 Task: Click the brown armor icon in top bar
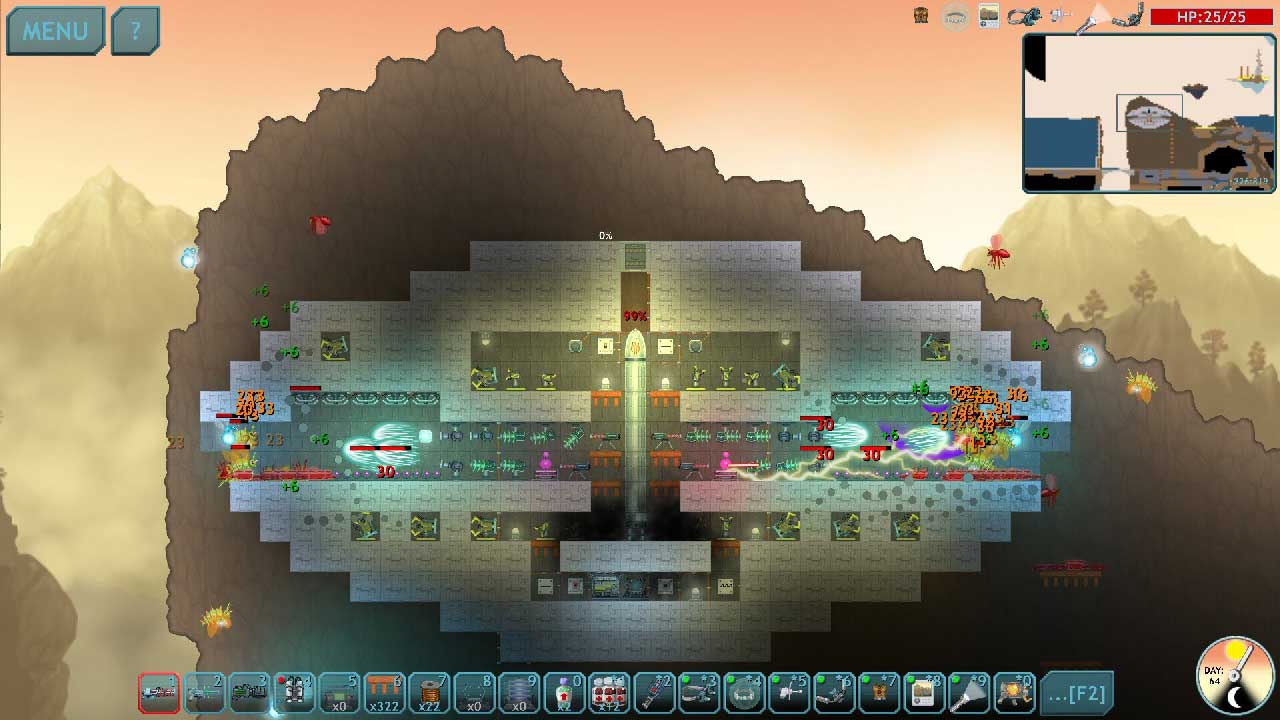point(922,16)
